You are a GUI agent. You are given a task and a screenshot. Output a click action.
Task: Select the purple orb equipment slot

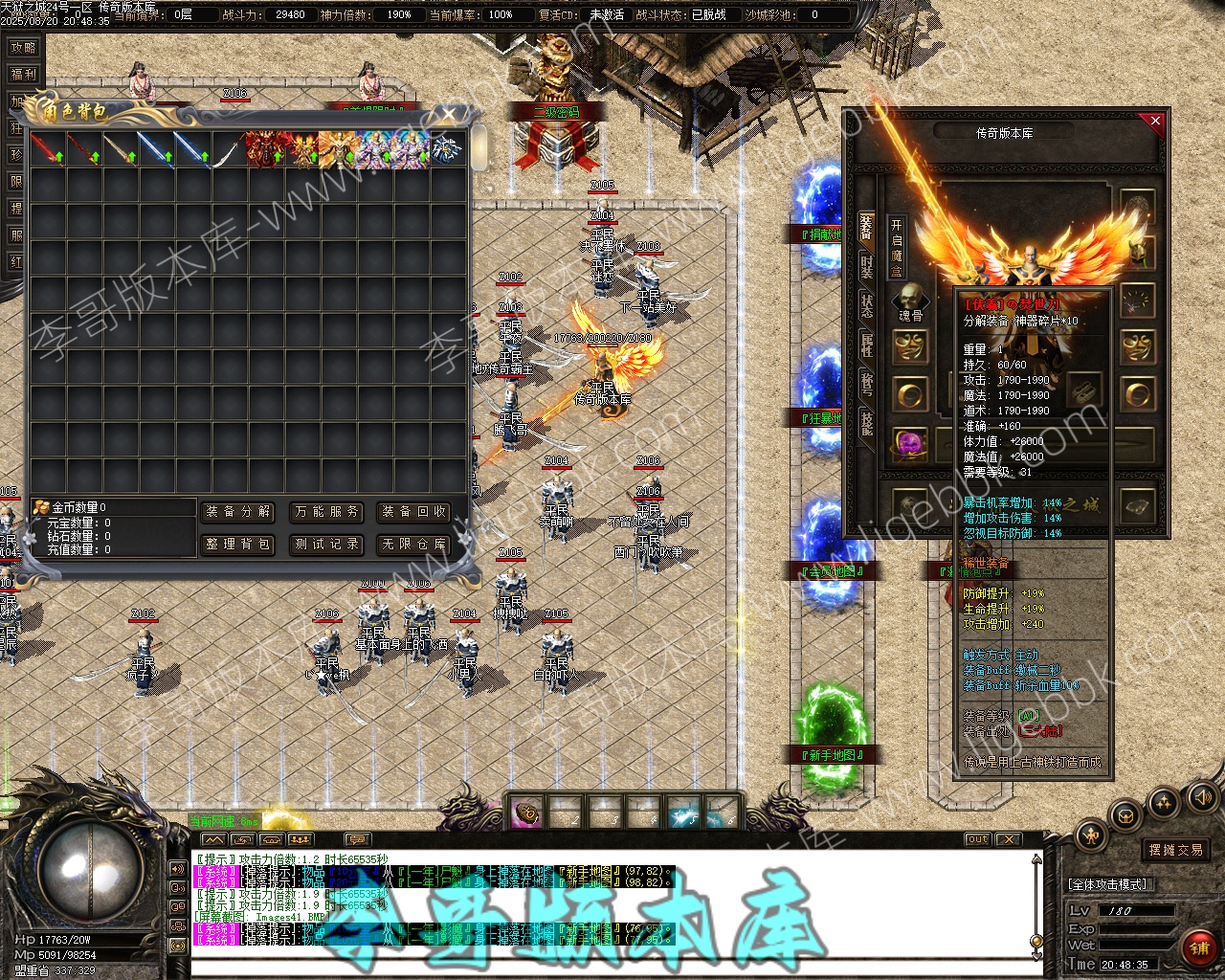point(910,443)
